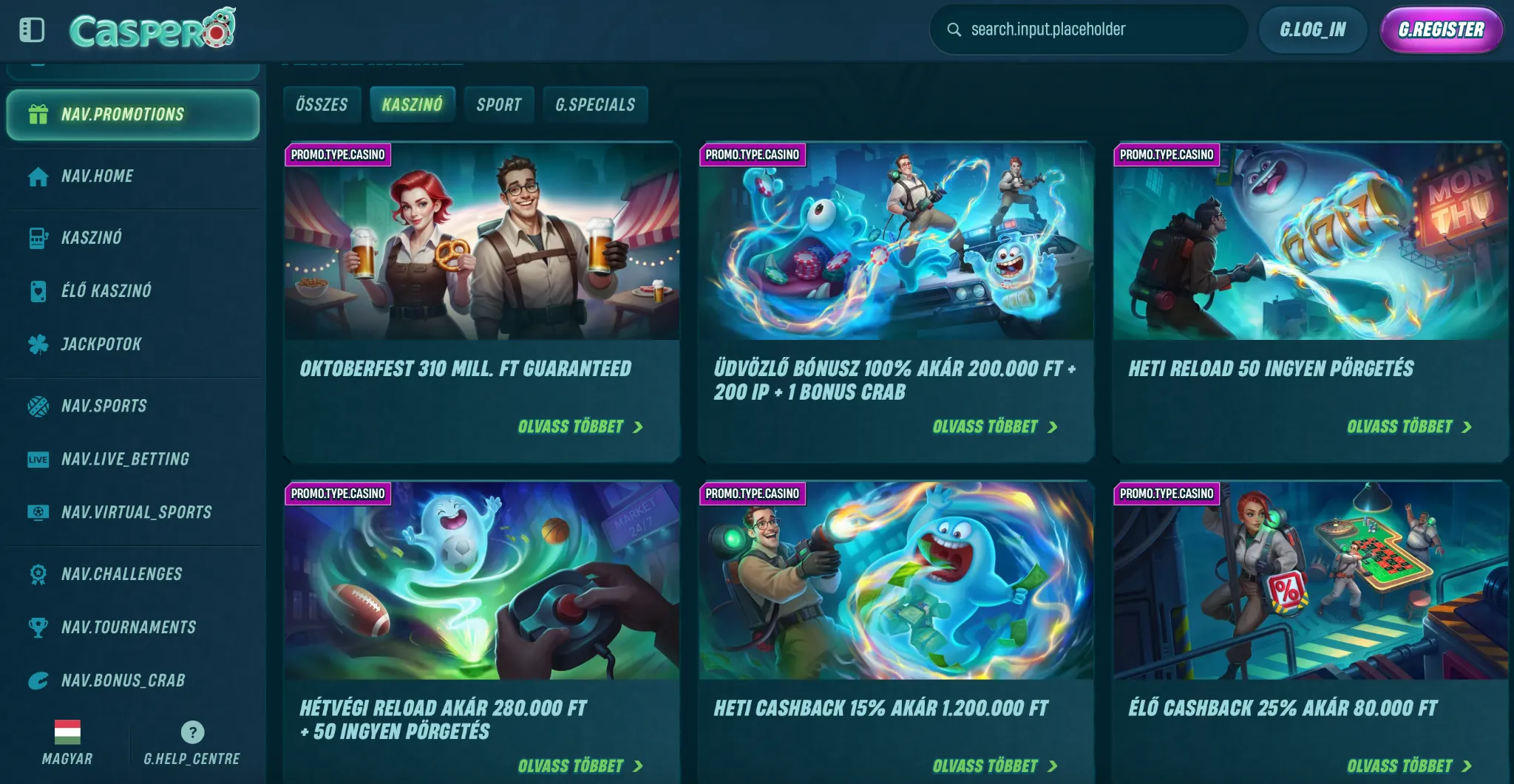Open the G.LOG_IN button
1514x784 pixels.
point(1313,30)
